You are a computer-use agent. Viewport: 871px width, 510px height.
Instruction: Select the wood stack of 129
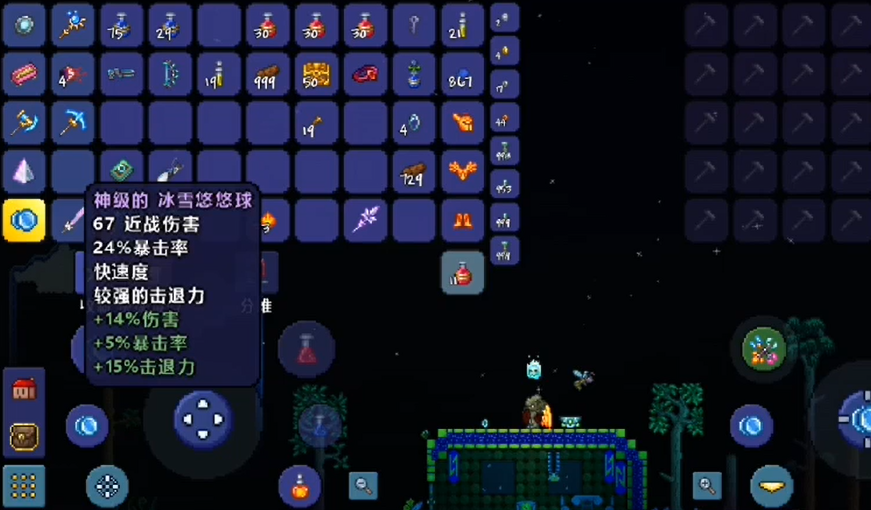tap(414, 172)
